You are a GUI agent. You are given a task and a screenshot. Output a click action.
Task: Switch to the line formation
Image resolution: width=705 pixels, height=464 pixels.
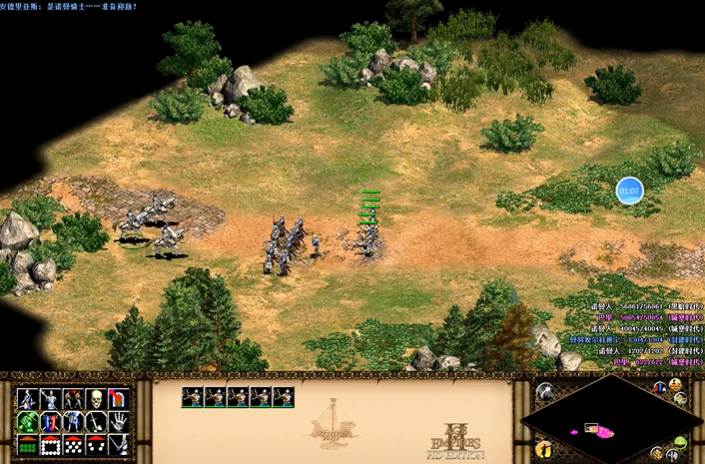28,445
